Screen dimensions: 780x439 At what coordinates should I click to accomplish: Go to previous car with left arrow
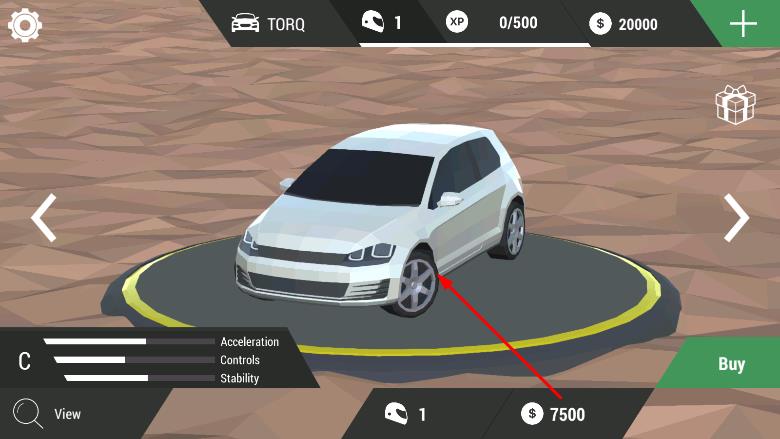[43, 218]
